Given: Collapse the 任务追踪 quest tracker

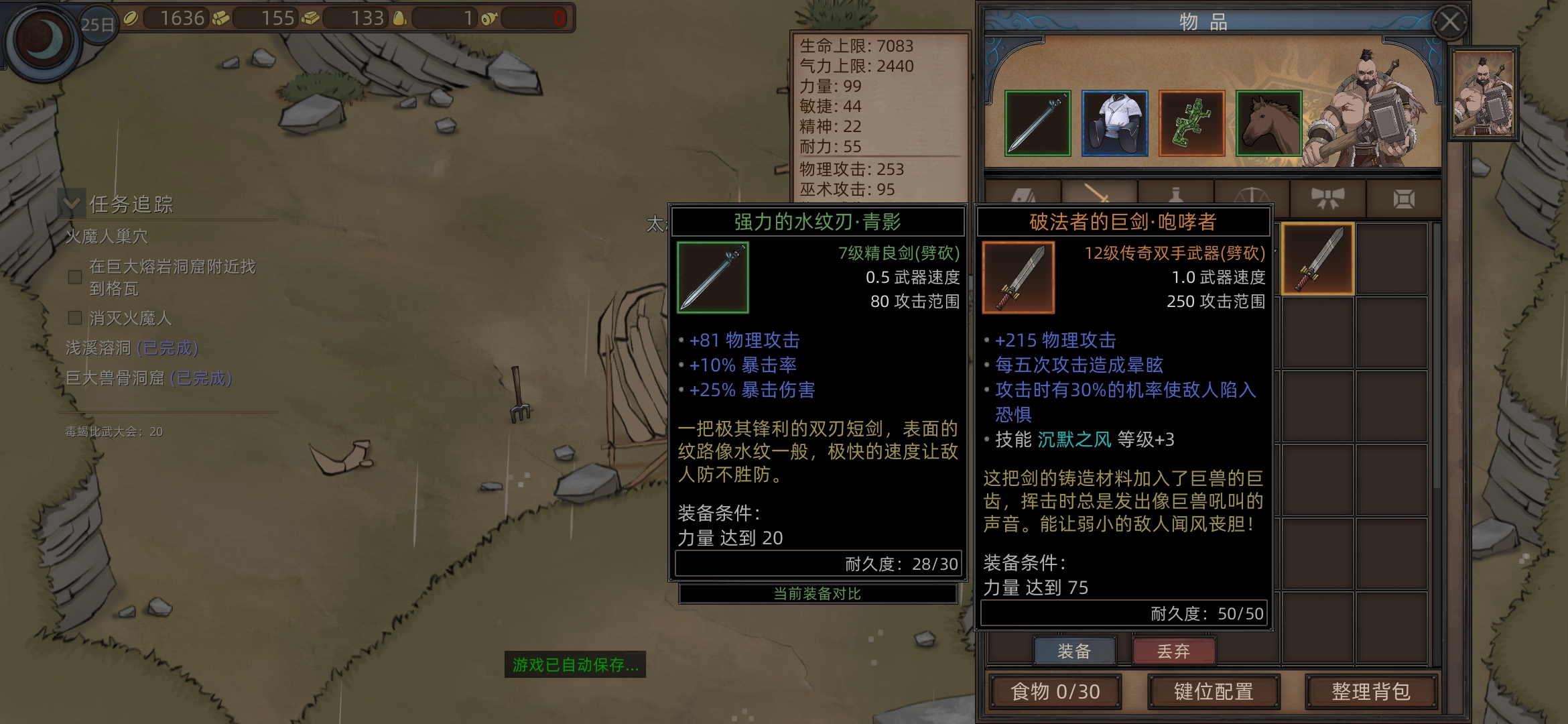Looking at the screenshot, I should click(x=72, y=204).
